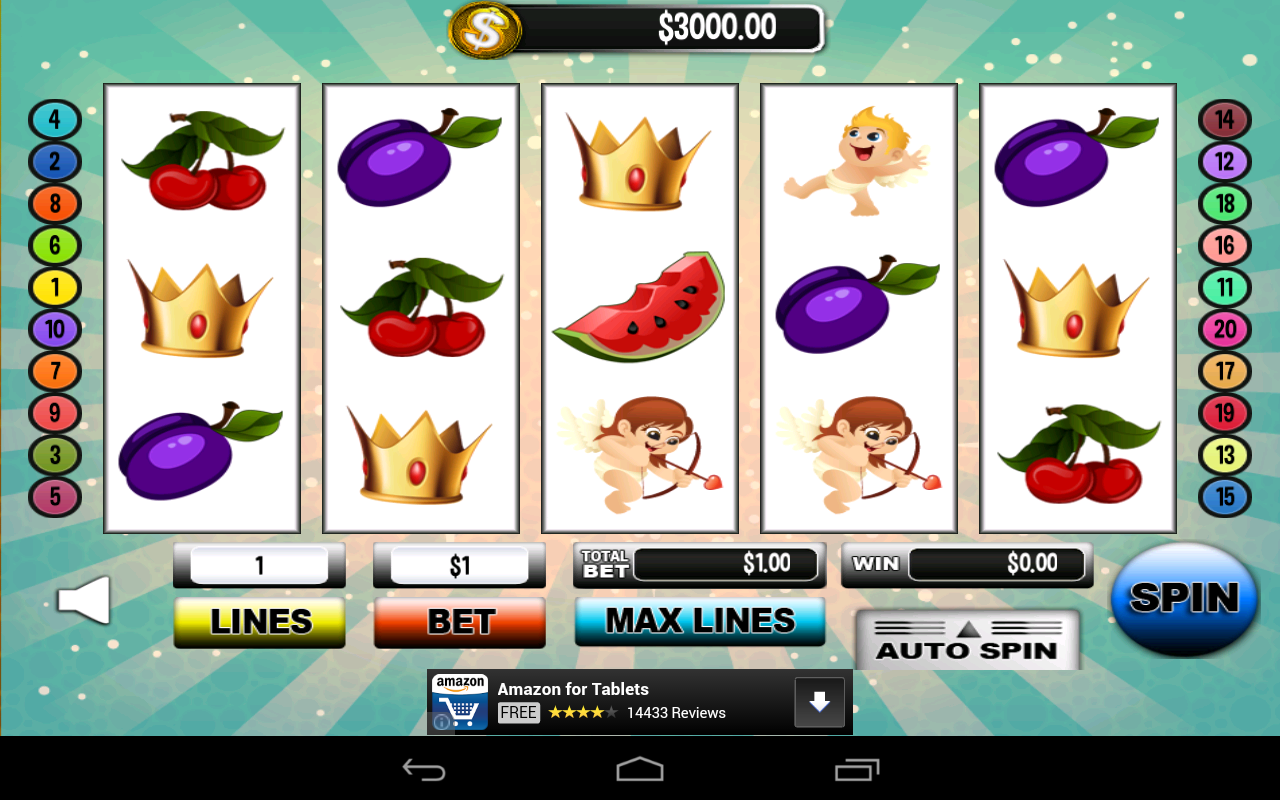Pick payline number 7 orange marker
This screenshot has height=800, width=1280.
tap(54, 371)
